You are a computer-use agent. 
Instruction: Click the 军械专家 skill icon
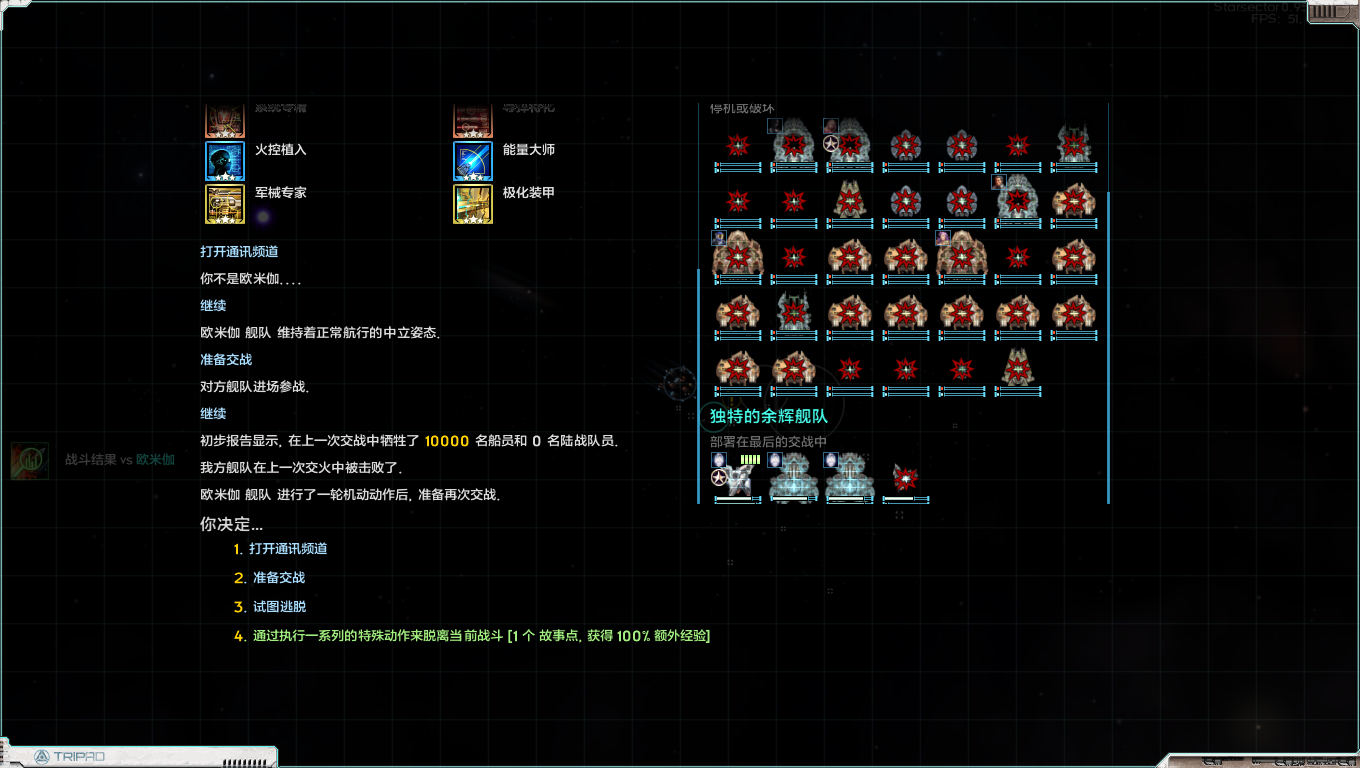tap(224, 204)
